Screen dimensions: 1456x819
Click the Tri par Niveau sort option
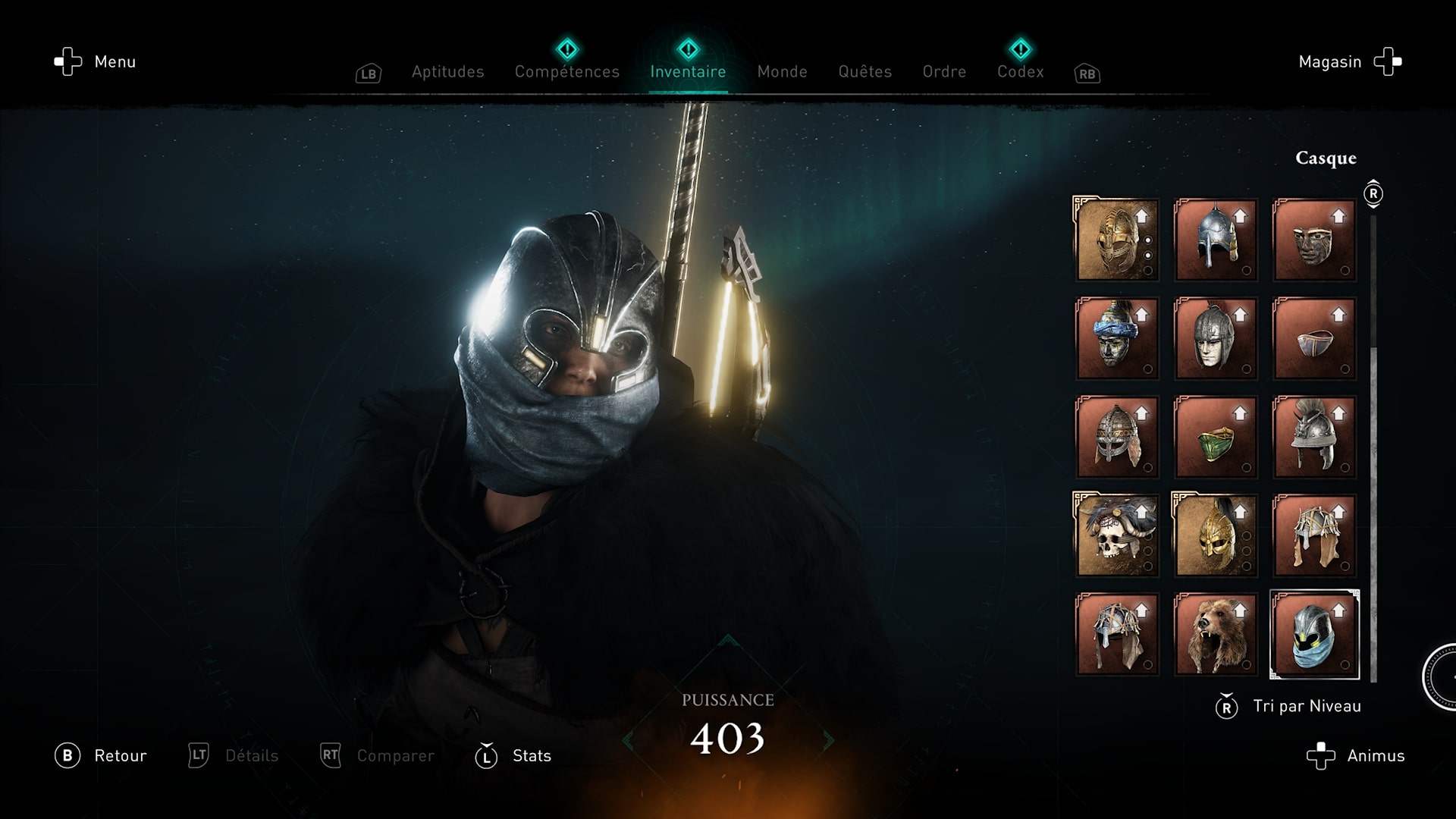[x=1306, y=707]
